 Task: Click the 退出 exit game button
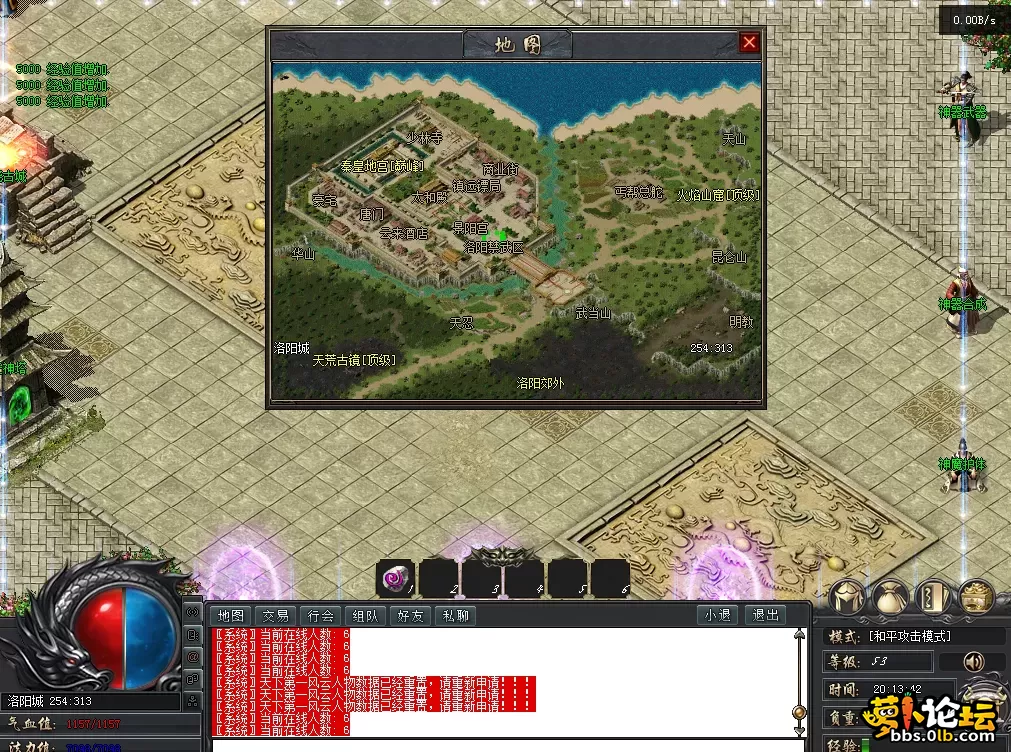click(766, 616)
